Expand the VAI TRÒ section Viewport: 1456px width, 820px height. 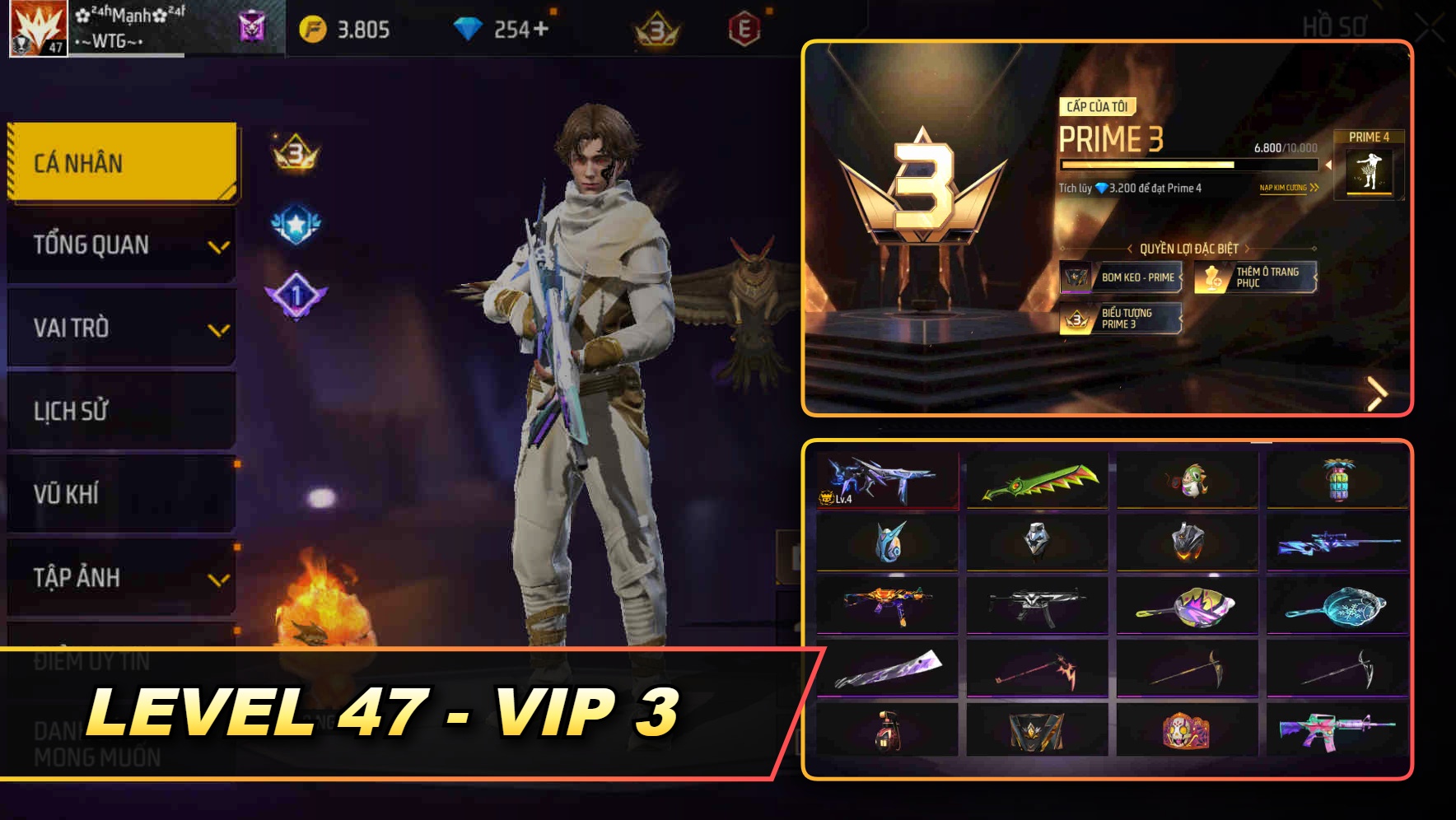(x=120, y=328)
